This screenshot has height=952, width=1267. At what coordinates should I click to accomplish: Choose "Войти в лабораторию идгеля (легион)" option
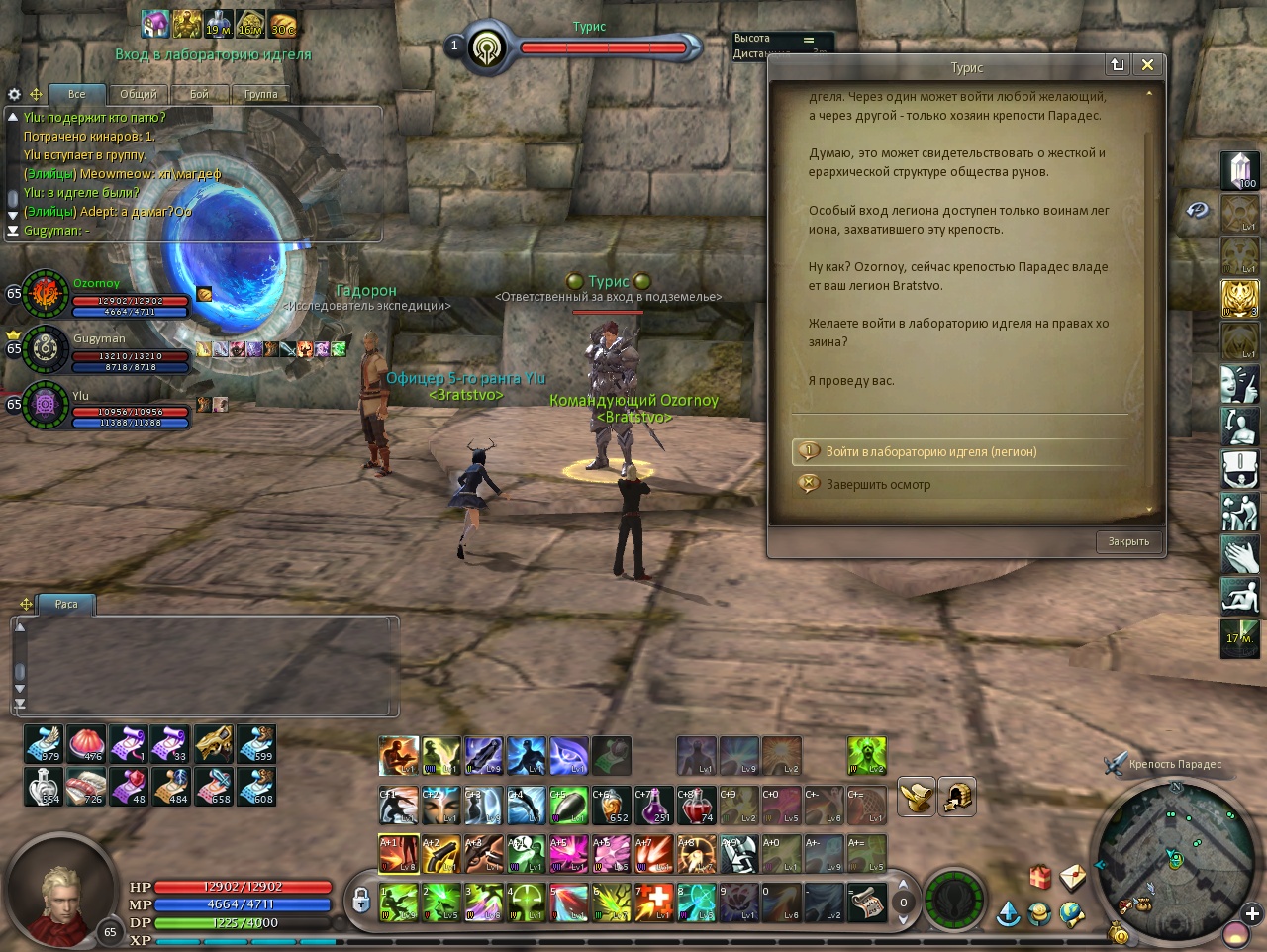[930, 452]
